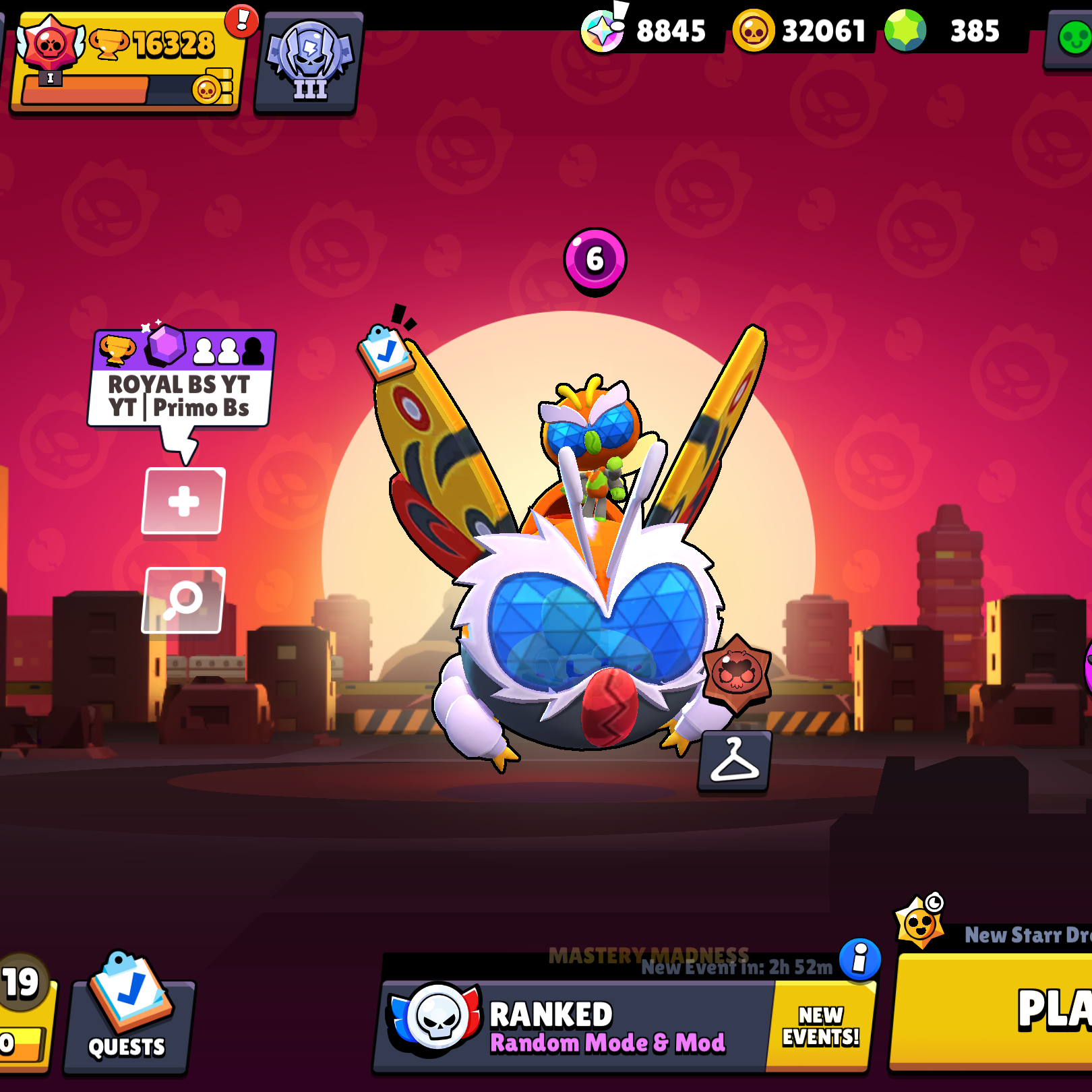1092x1092 pixels.
Task: Open the club chat speech bubble
Action: (x=181, y=381)
